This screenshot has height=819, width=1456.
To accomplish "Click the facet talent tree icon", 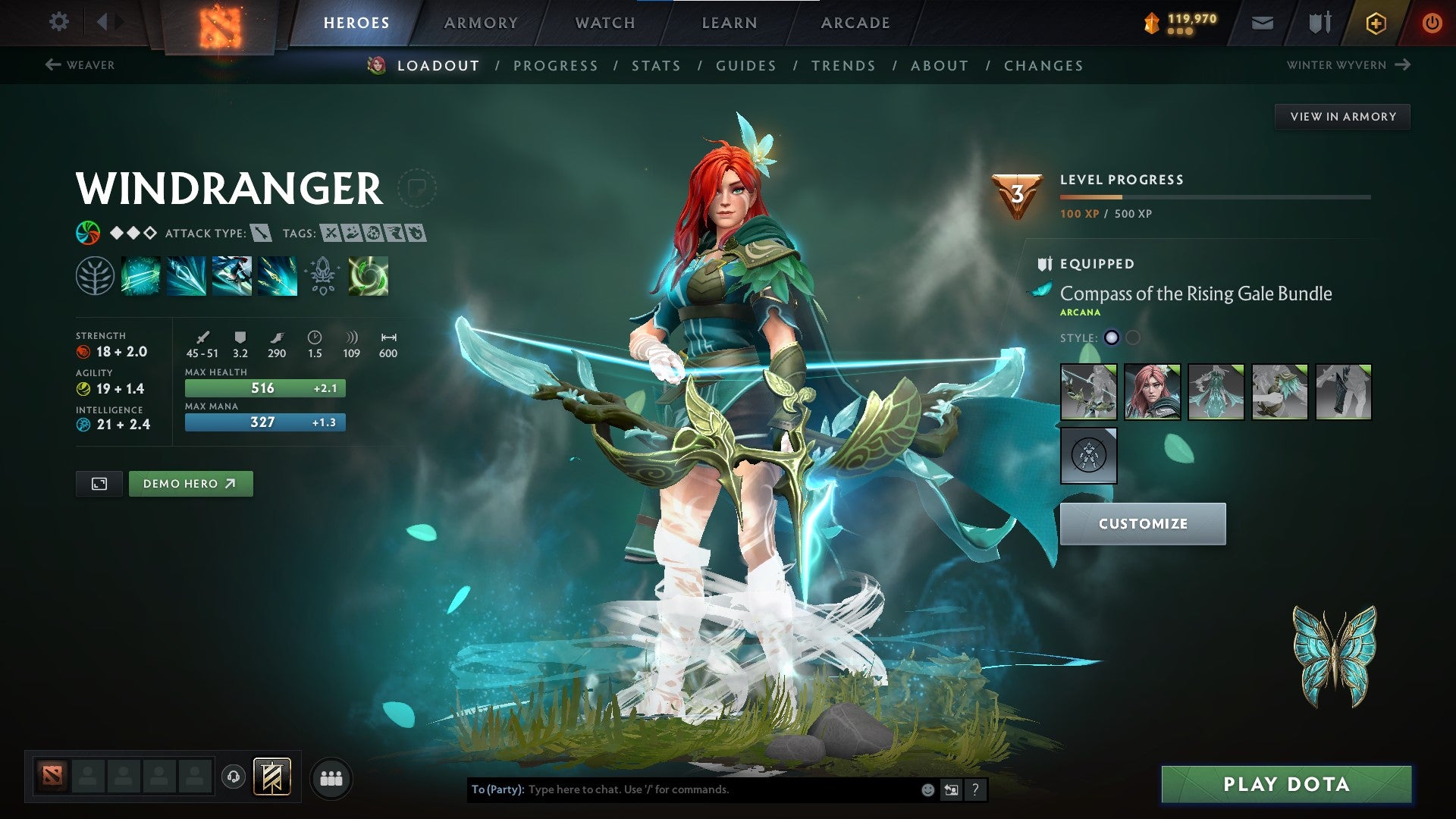I will tap(95, 277).
